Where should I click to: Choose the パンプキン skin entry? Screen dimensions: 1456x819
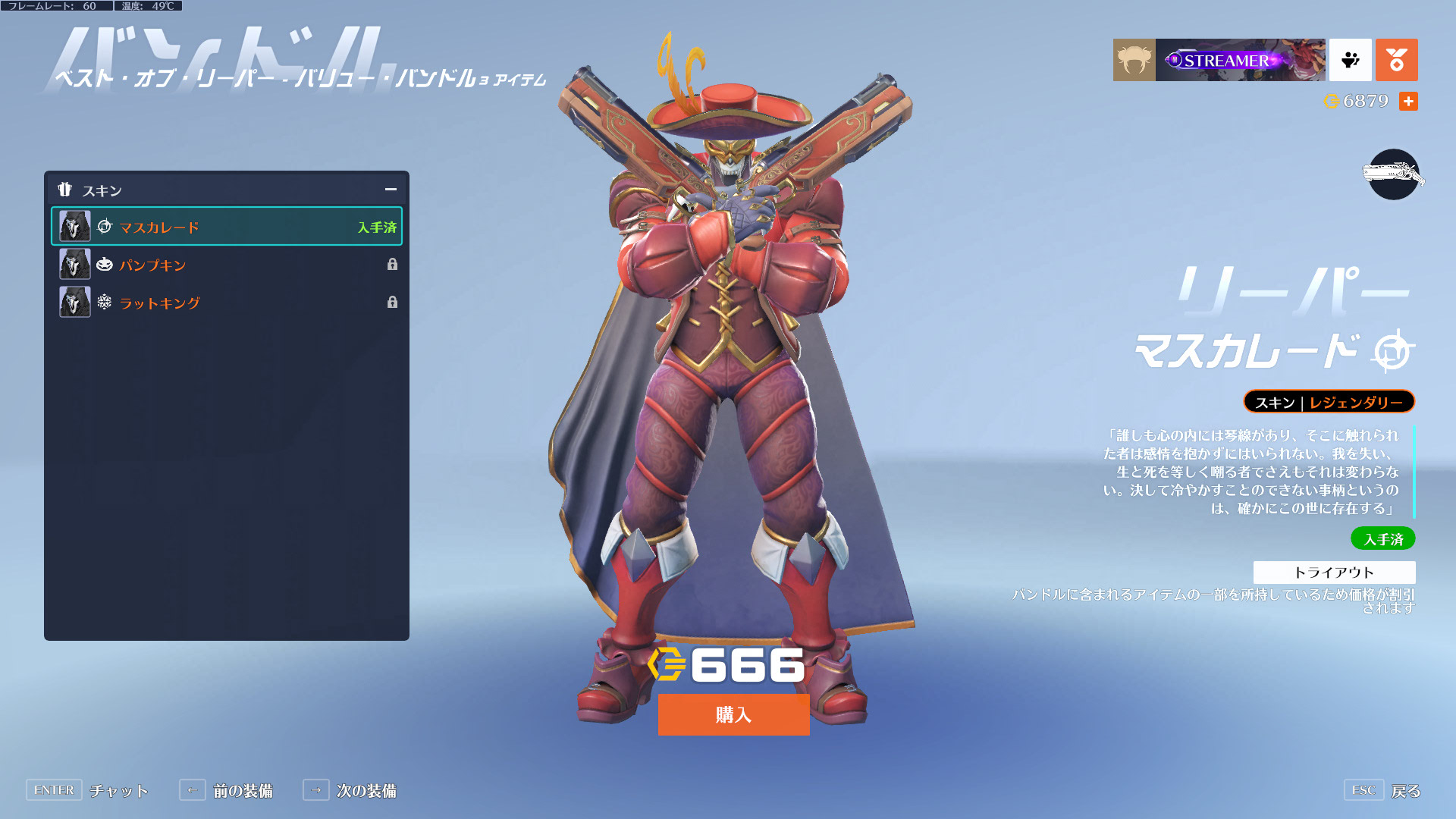coord(226,265)
